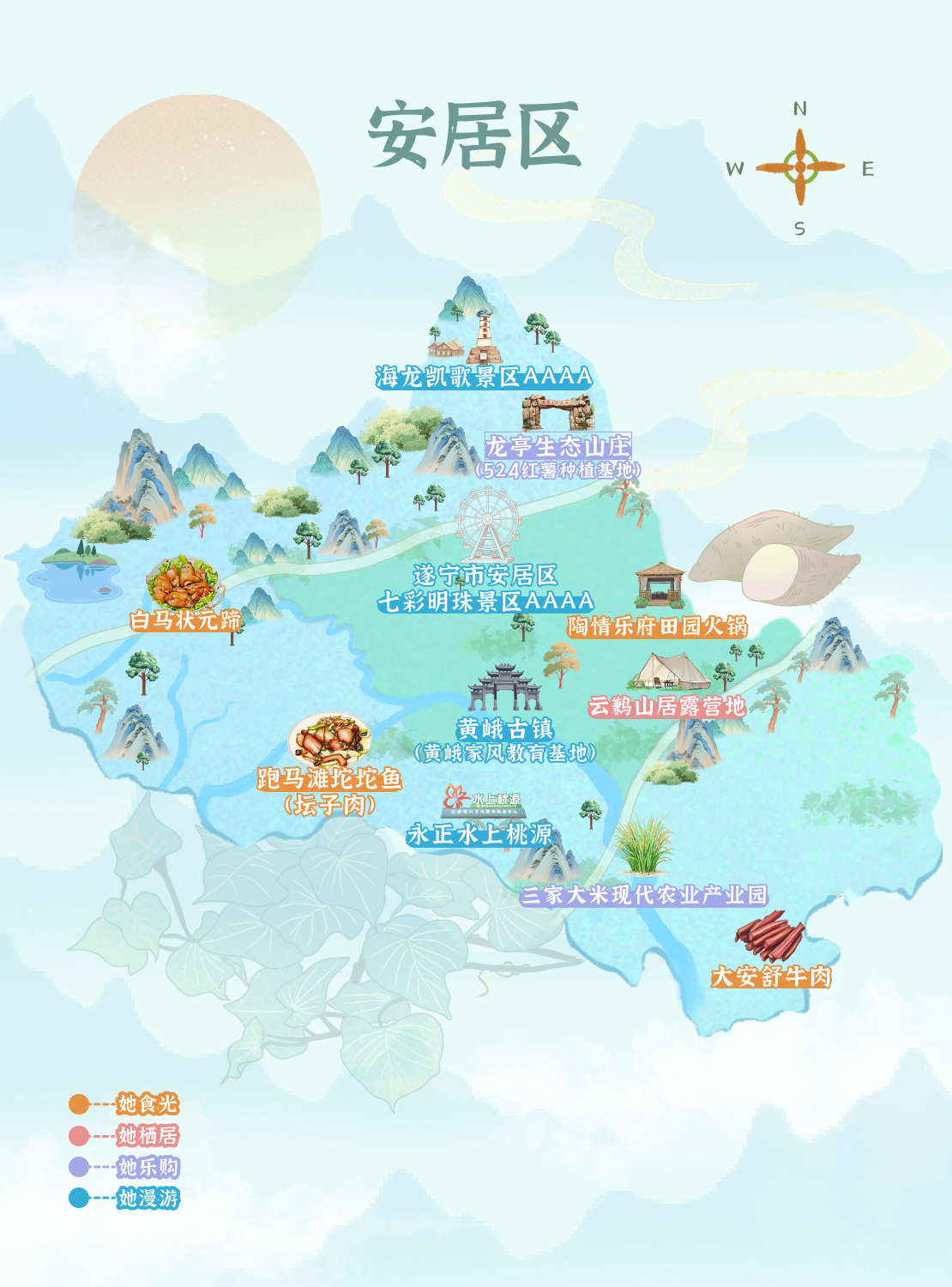Open the 龙亭生态山庄 map label
The width and height of the screenshot is (952, 1287).
558,446
